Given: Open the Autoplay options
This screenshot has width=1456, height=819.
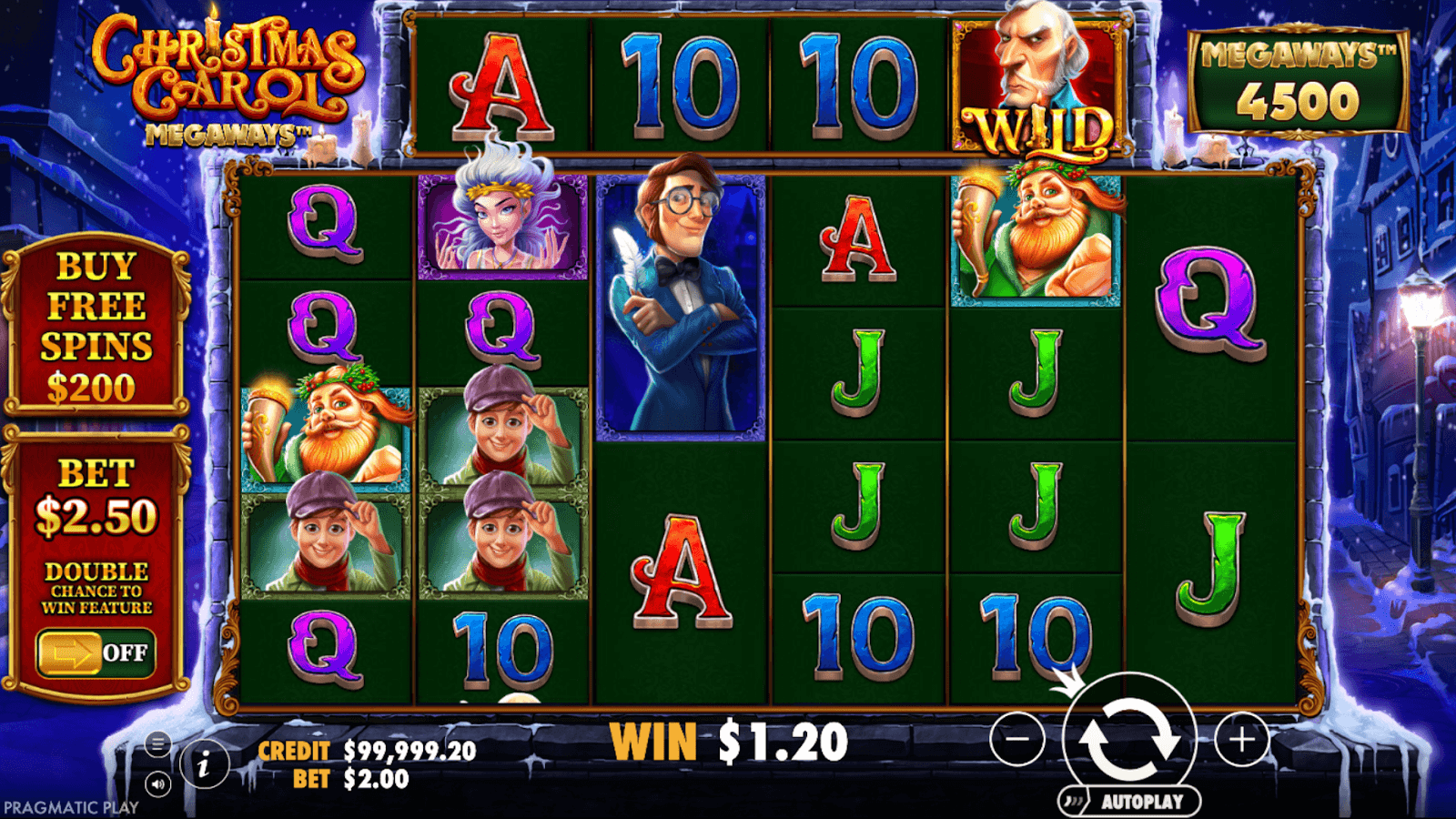Looking at the screenshot, I should pos(1130,802).
